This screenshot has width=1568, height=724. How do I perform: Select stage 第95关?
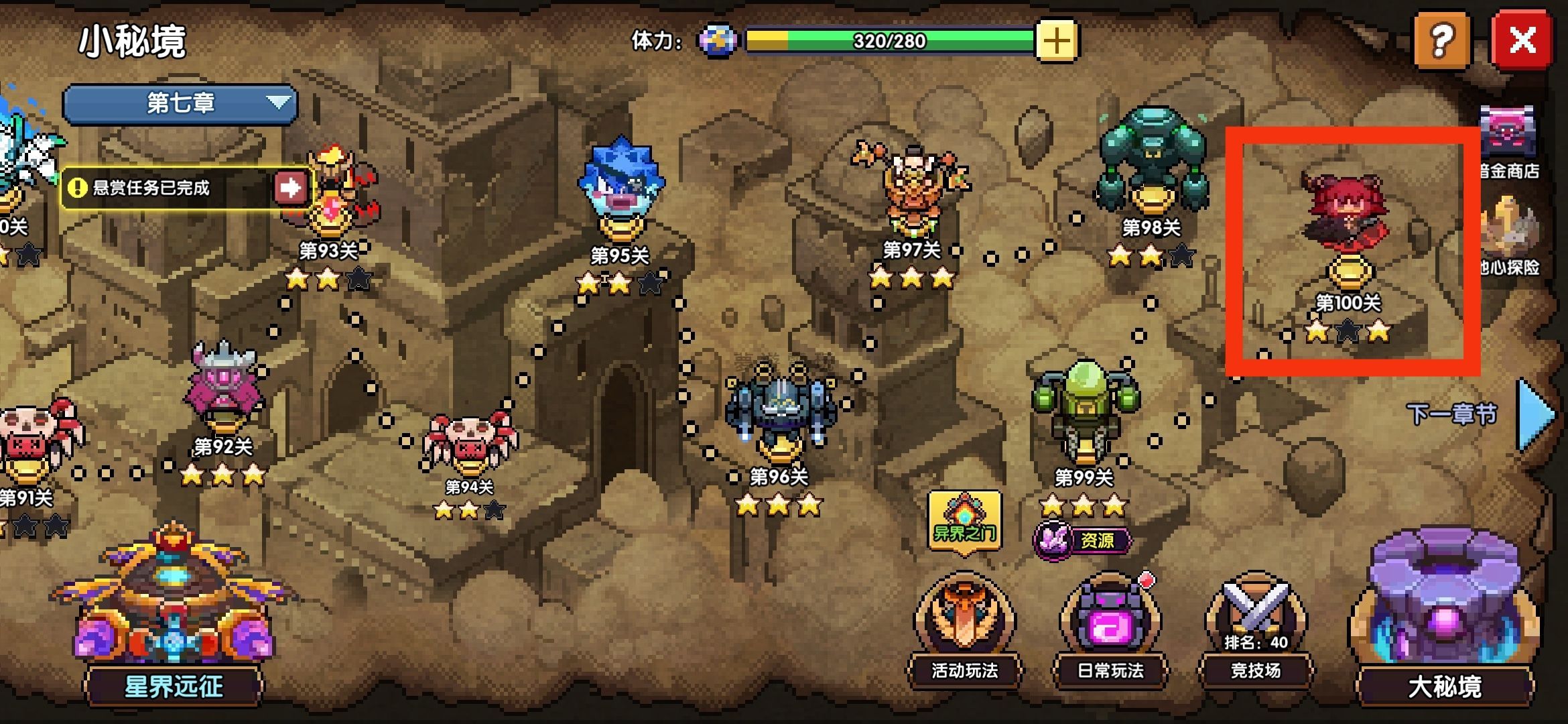coord(620,188)
